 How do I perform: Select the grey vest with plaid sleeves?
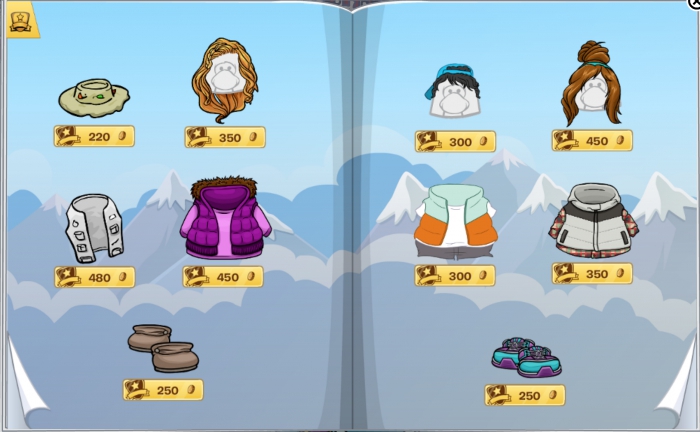pyautogui.click(x=593, y=222)
